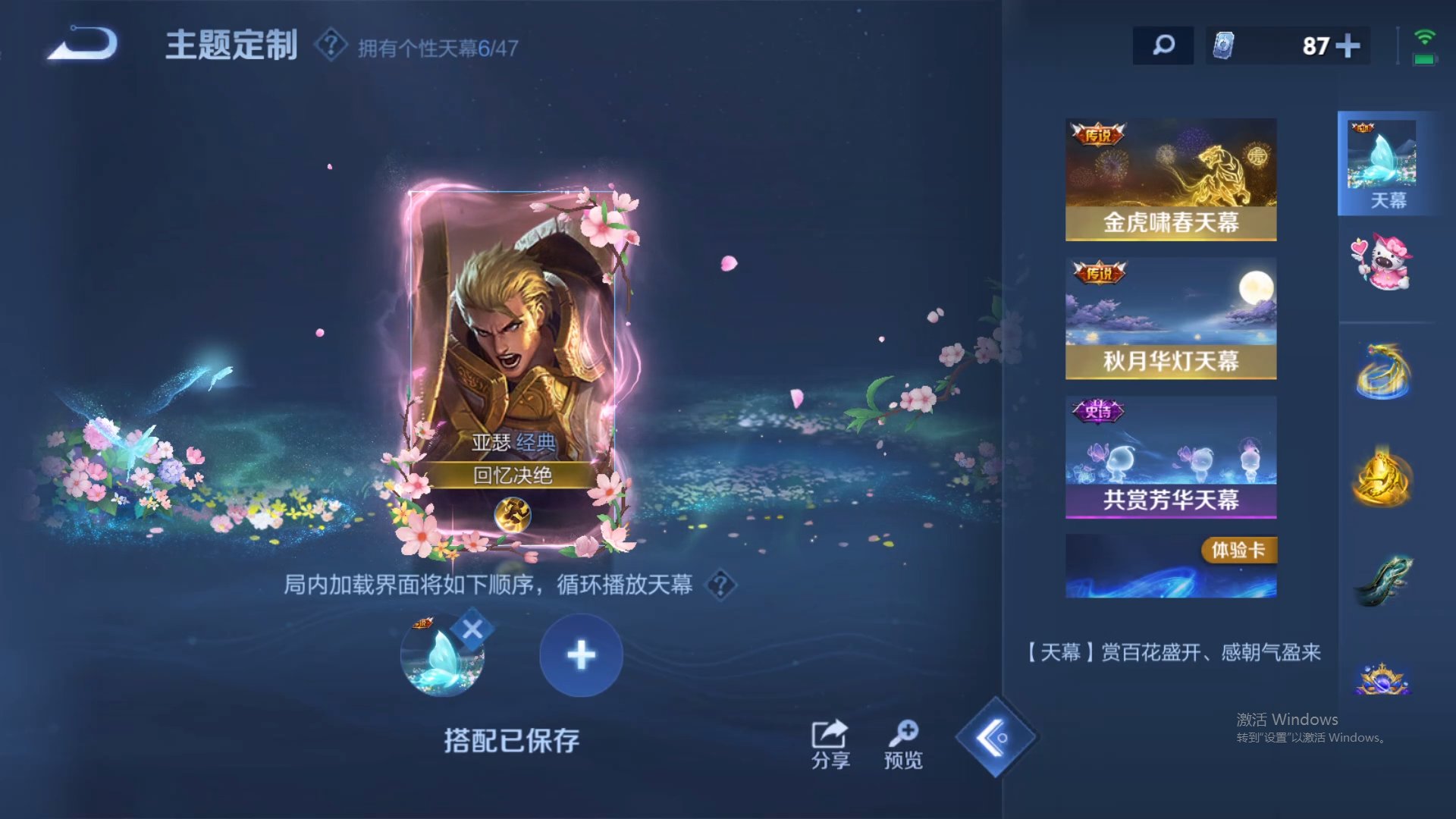
Task: Select the 金虎啸春天幕 skycurtain
Action: pyautogui.click(x=1170, y=178)
